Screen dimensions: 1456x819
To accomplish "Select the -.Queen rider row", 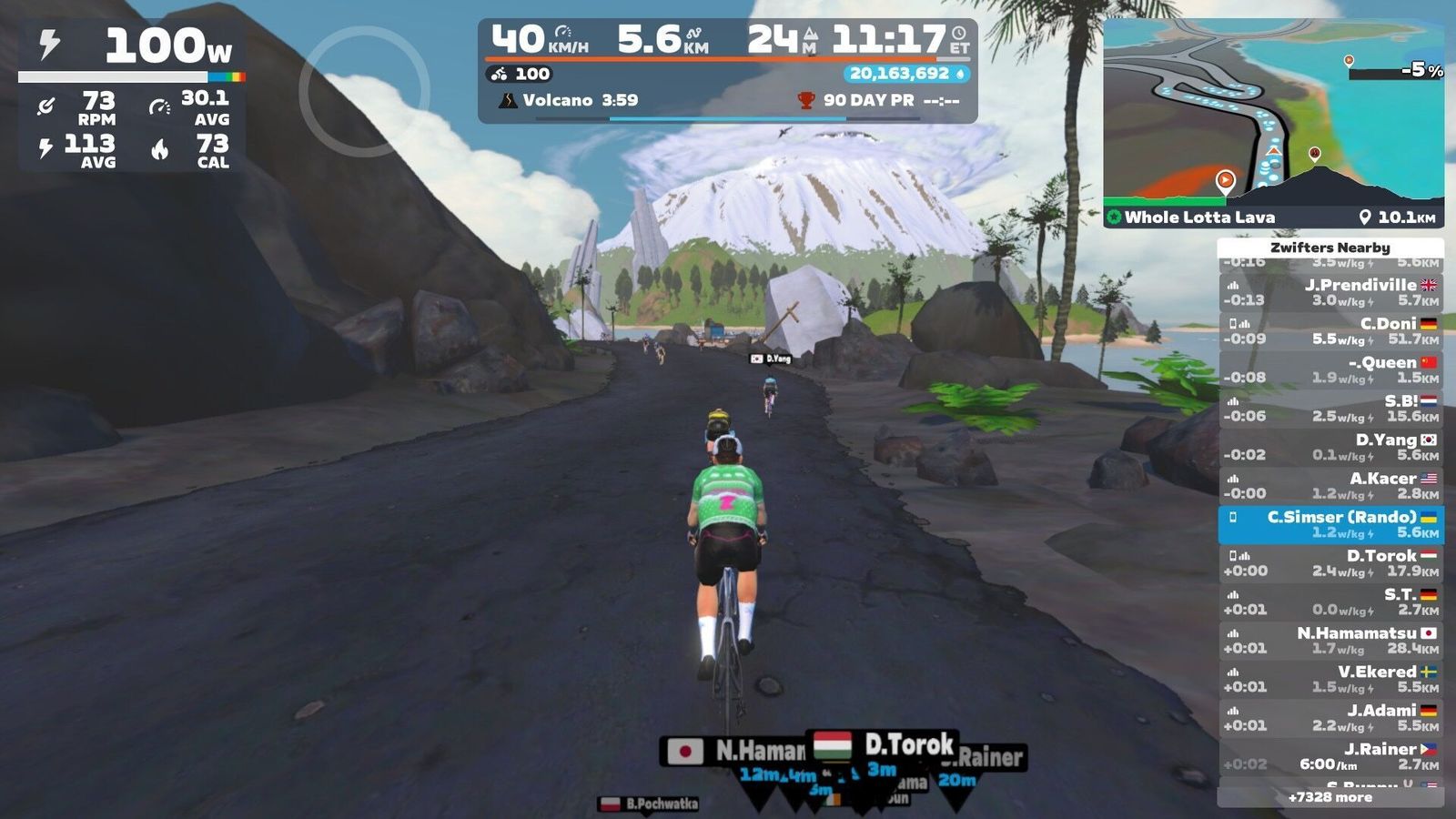I will (1330, 369).
